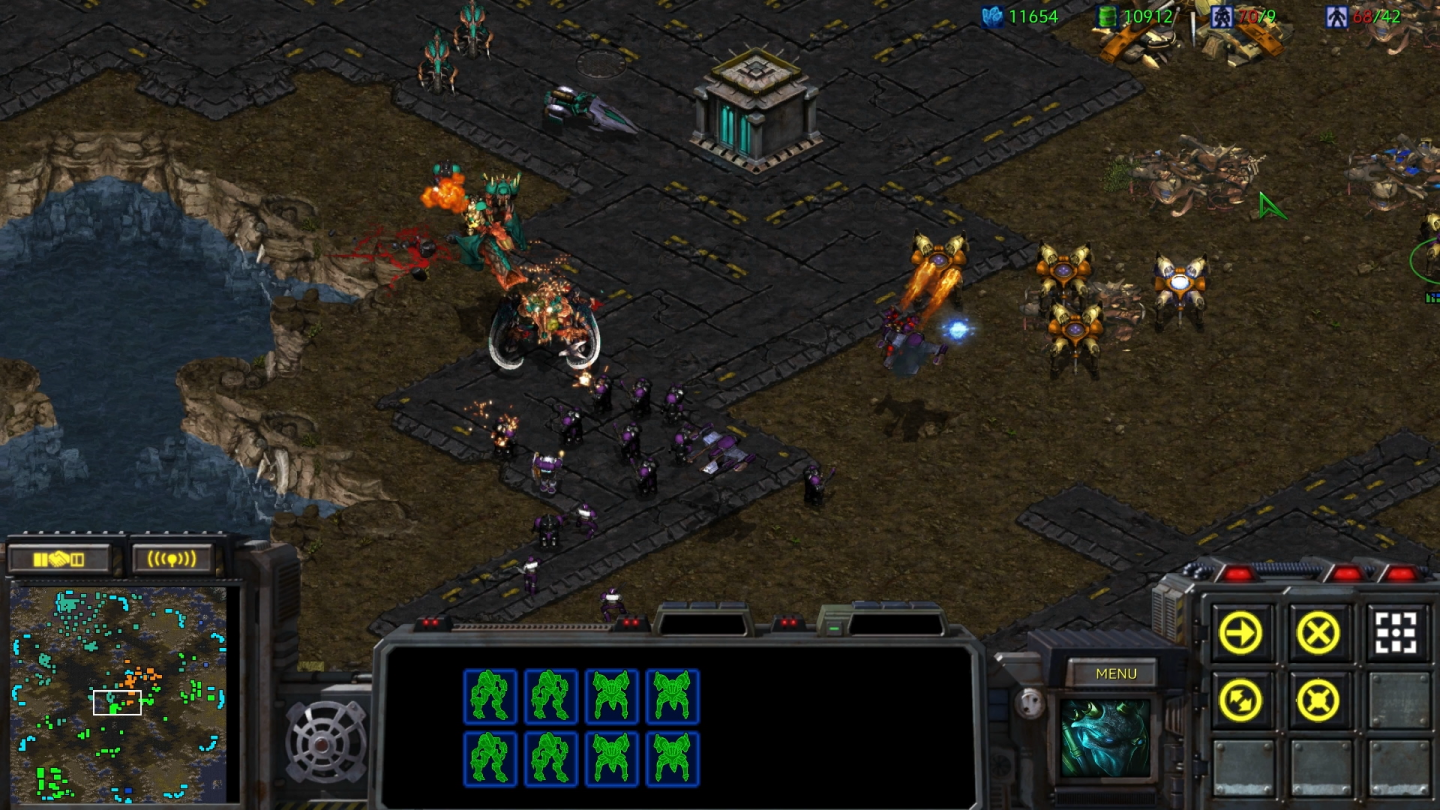Click the Stop command icon
This screenshot has height=810, width=1440.
point(1319,634)
